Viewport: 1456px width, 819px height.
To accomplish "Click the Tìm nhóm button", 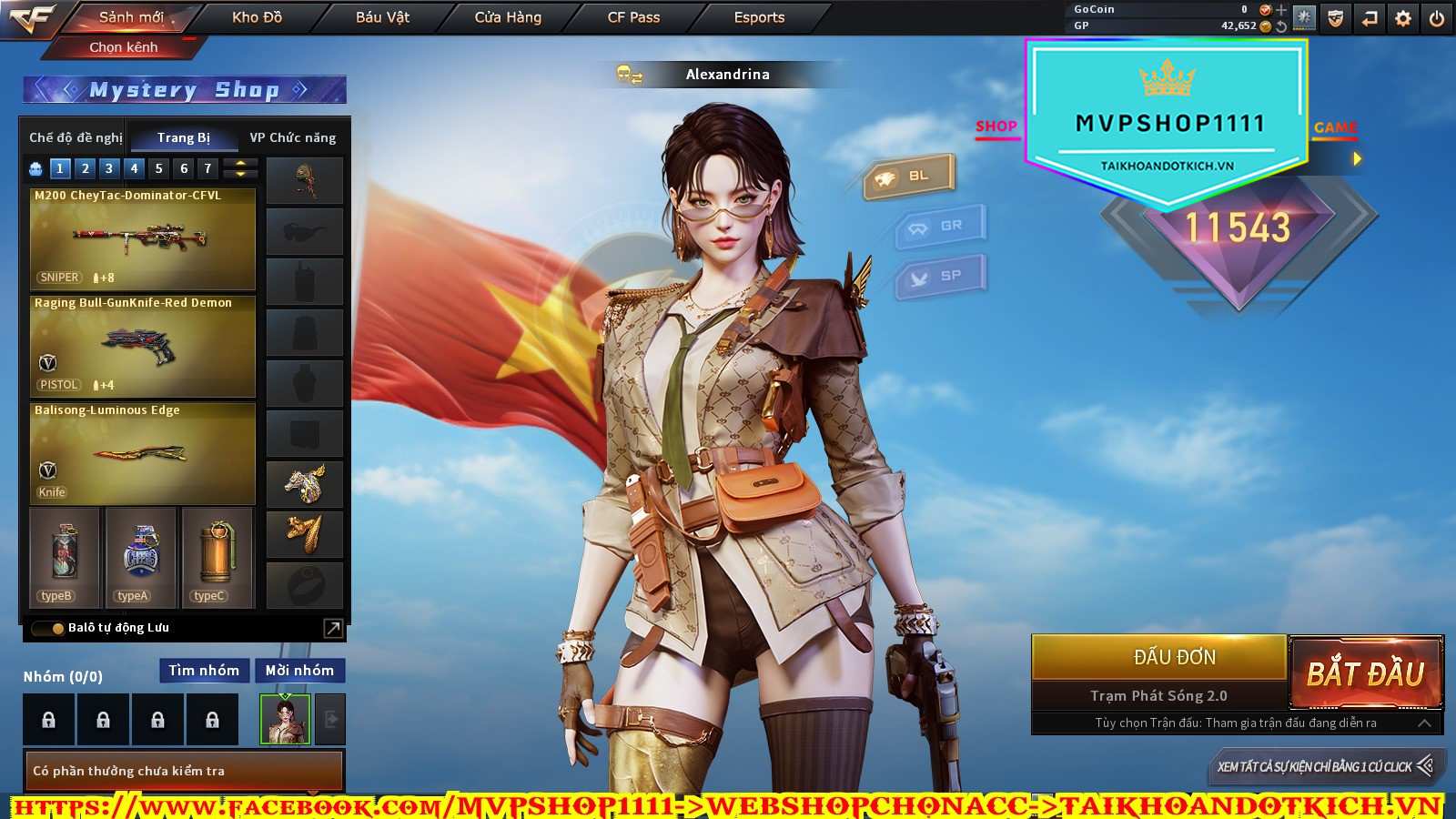I will click(204, 671).
